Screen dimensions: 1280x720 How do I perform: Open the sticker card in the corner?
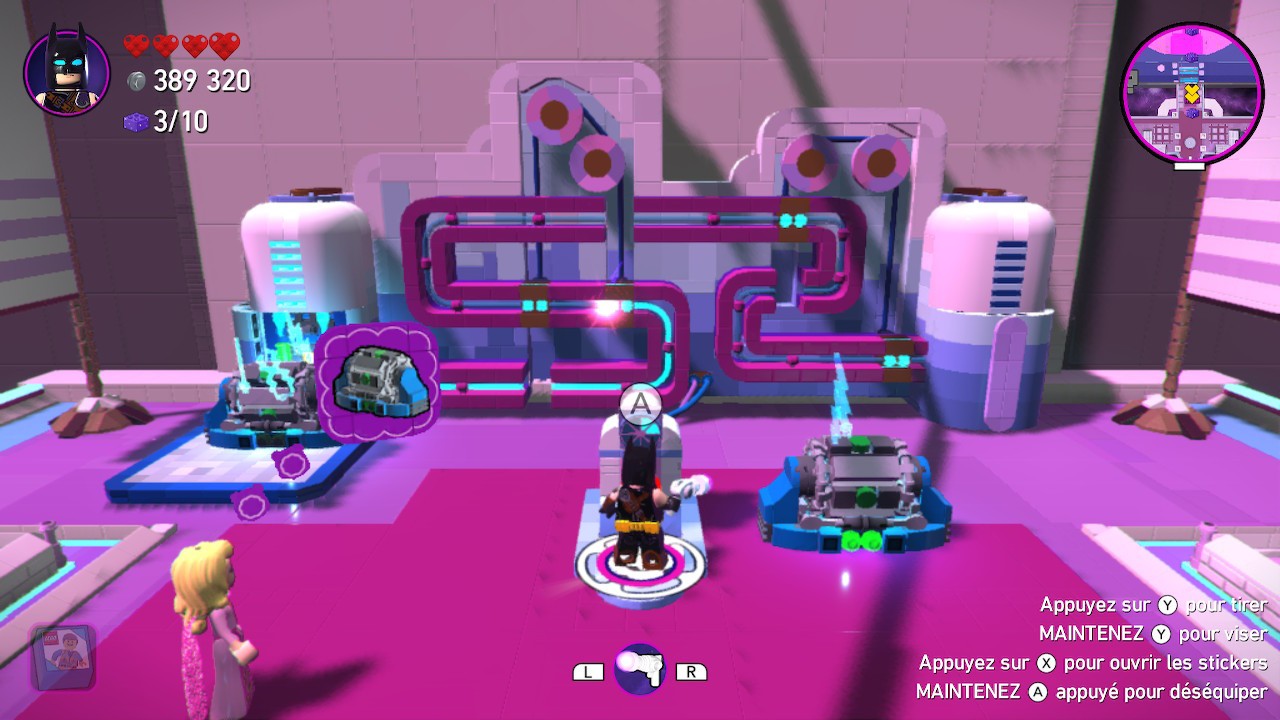(x=64, y=657)
